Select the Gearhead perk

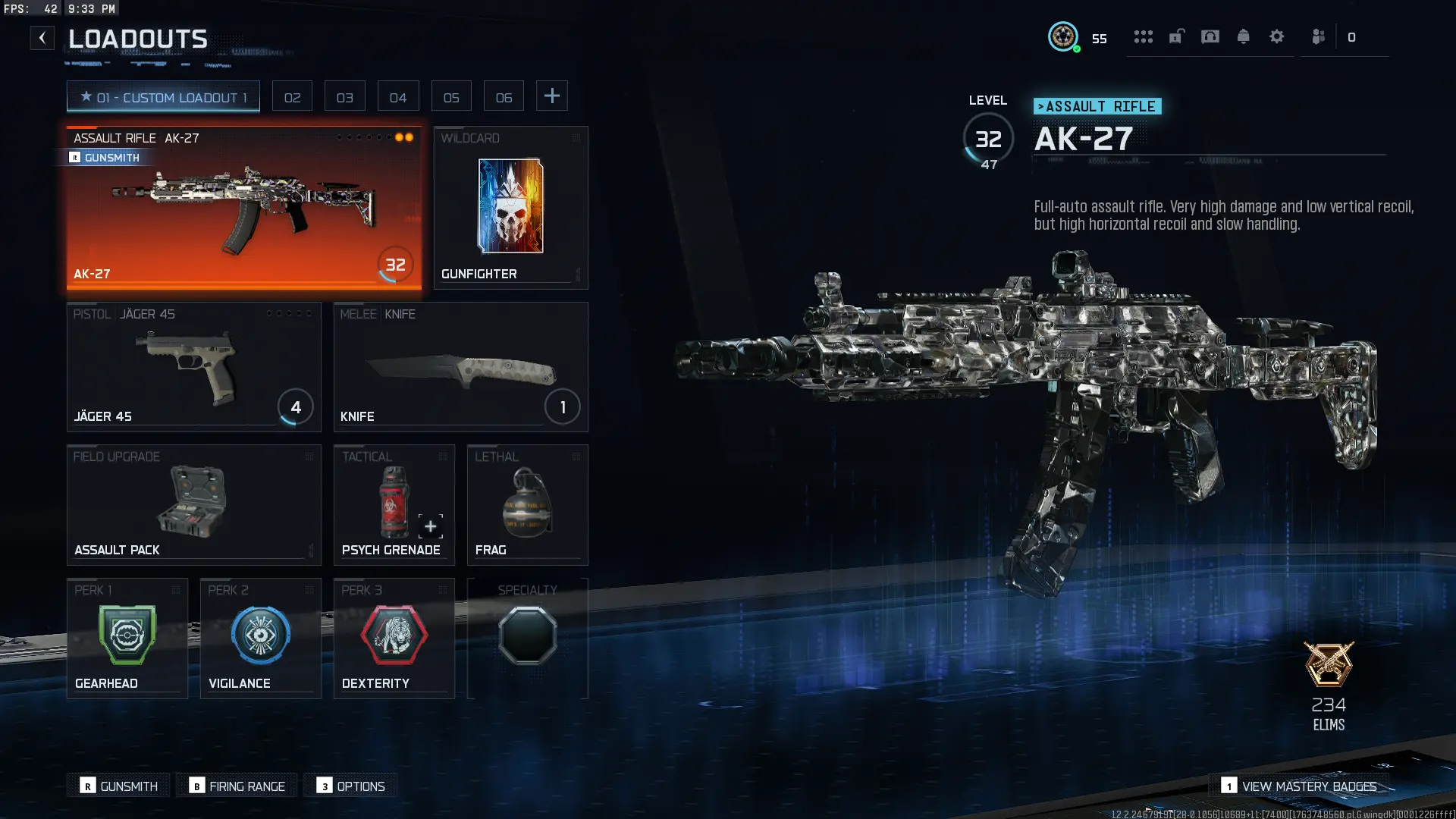pyautogui.click(x=127, y=637)
